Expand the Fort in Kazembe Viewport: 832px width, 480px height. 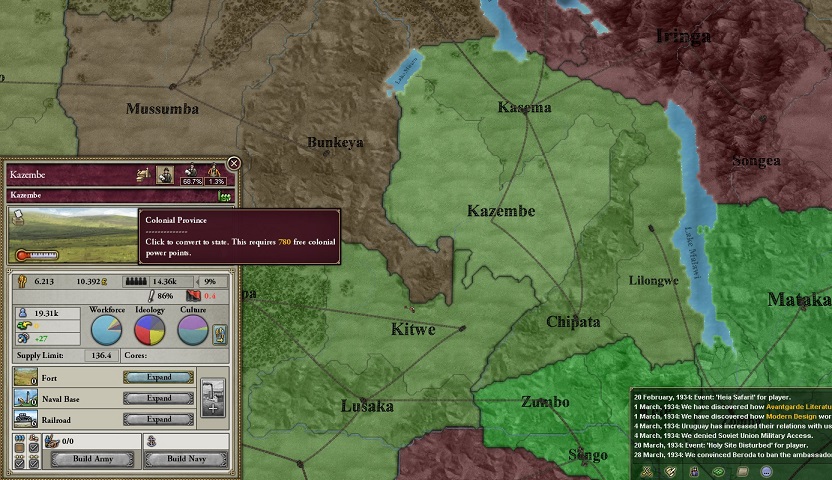(x=159, y=378)
